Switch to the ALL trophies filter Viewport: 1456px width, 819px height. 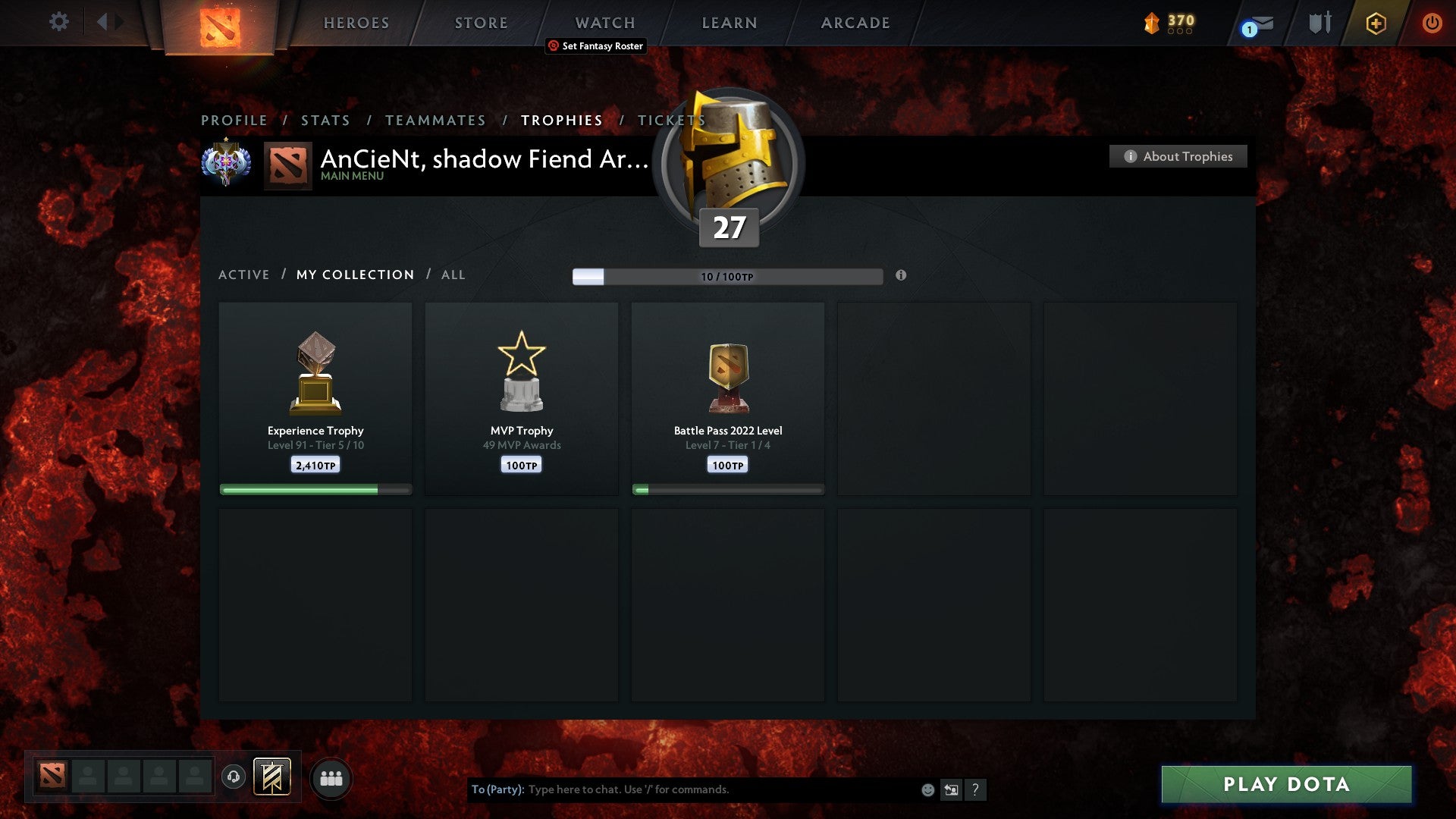pos(453,275)
